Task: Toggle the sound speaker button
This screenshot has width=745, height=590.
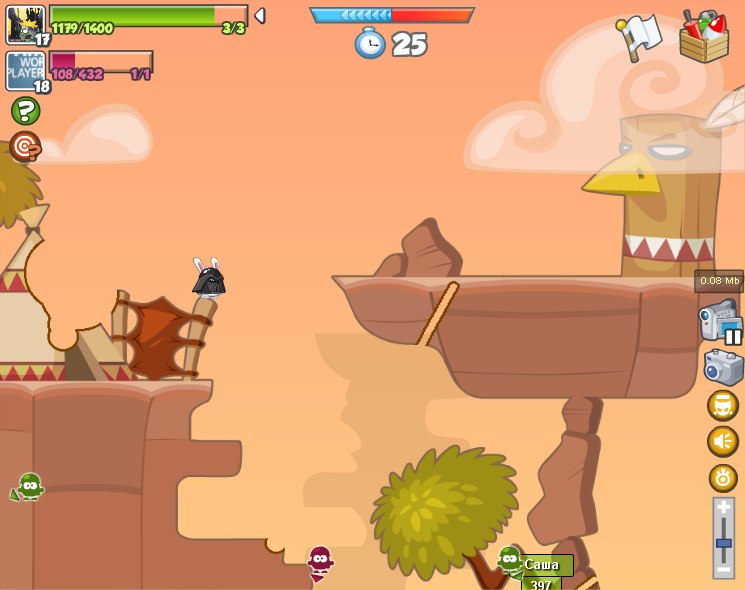Action: click(723, 441)
